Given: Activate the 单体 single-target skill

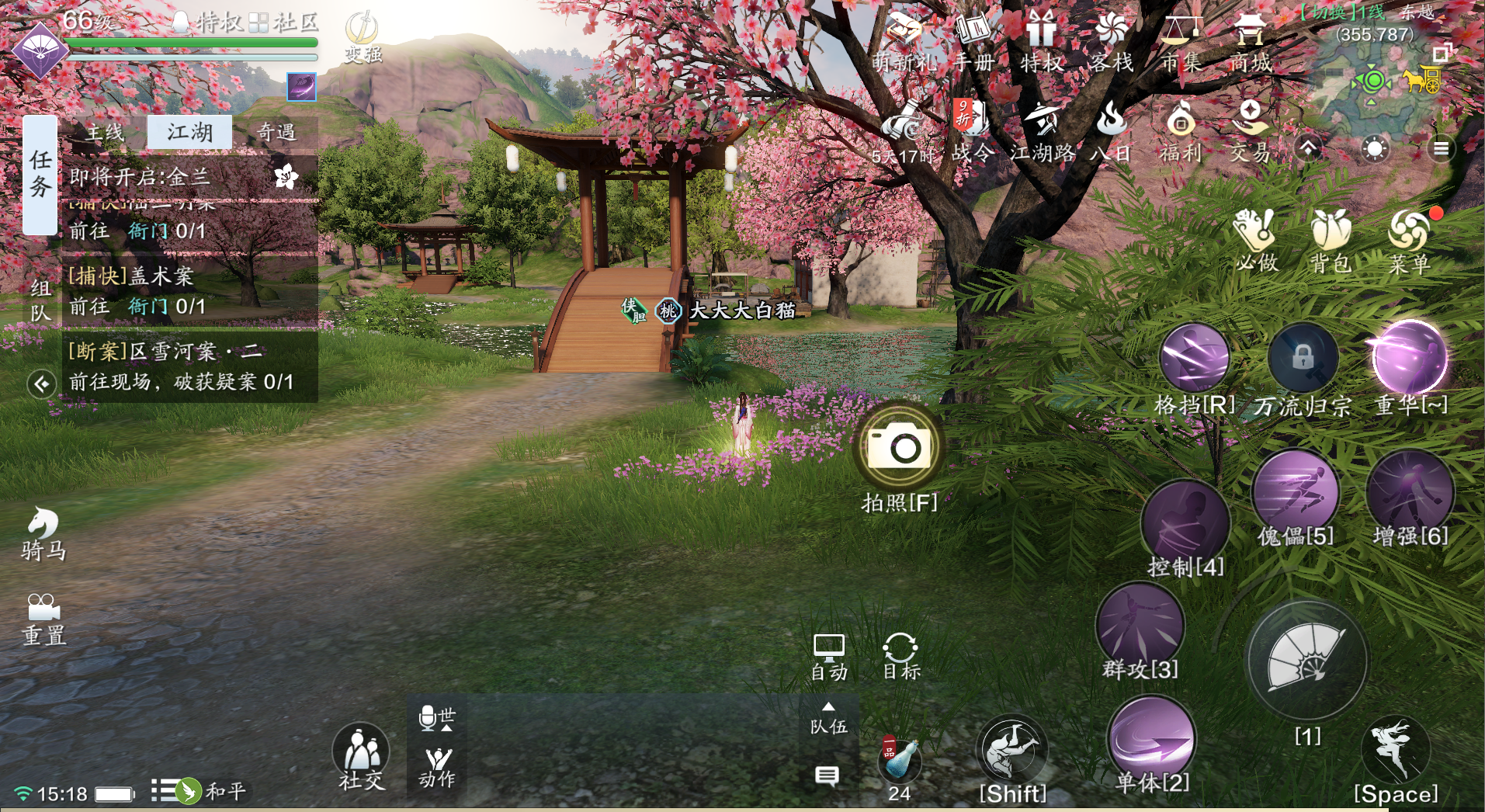Looking at the screenshot, I should tap(1152, 738).
